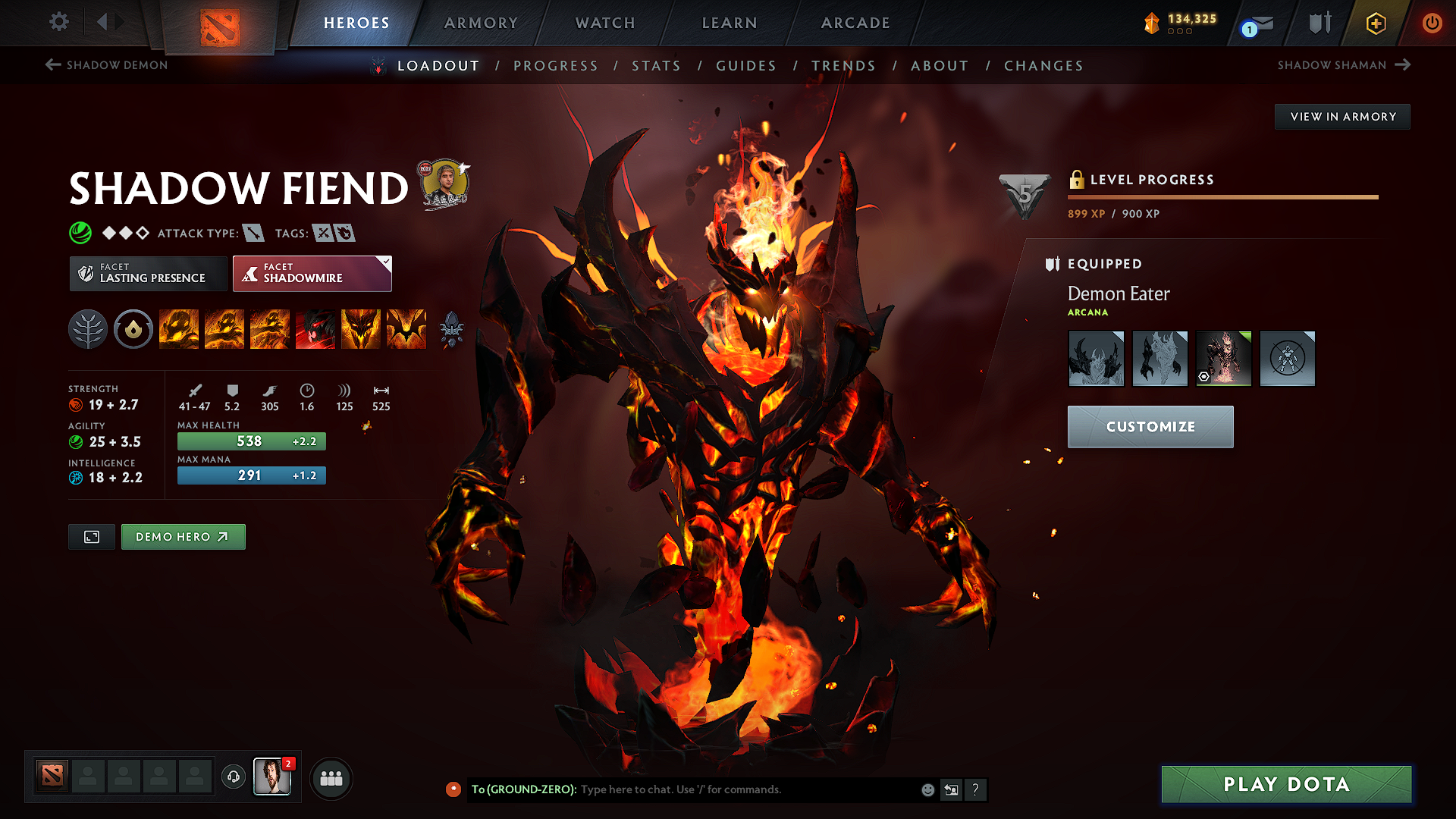Click the Level Progress XP bar
The height and width of the screenshot is (819, 1456).
point(1221,197)
